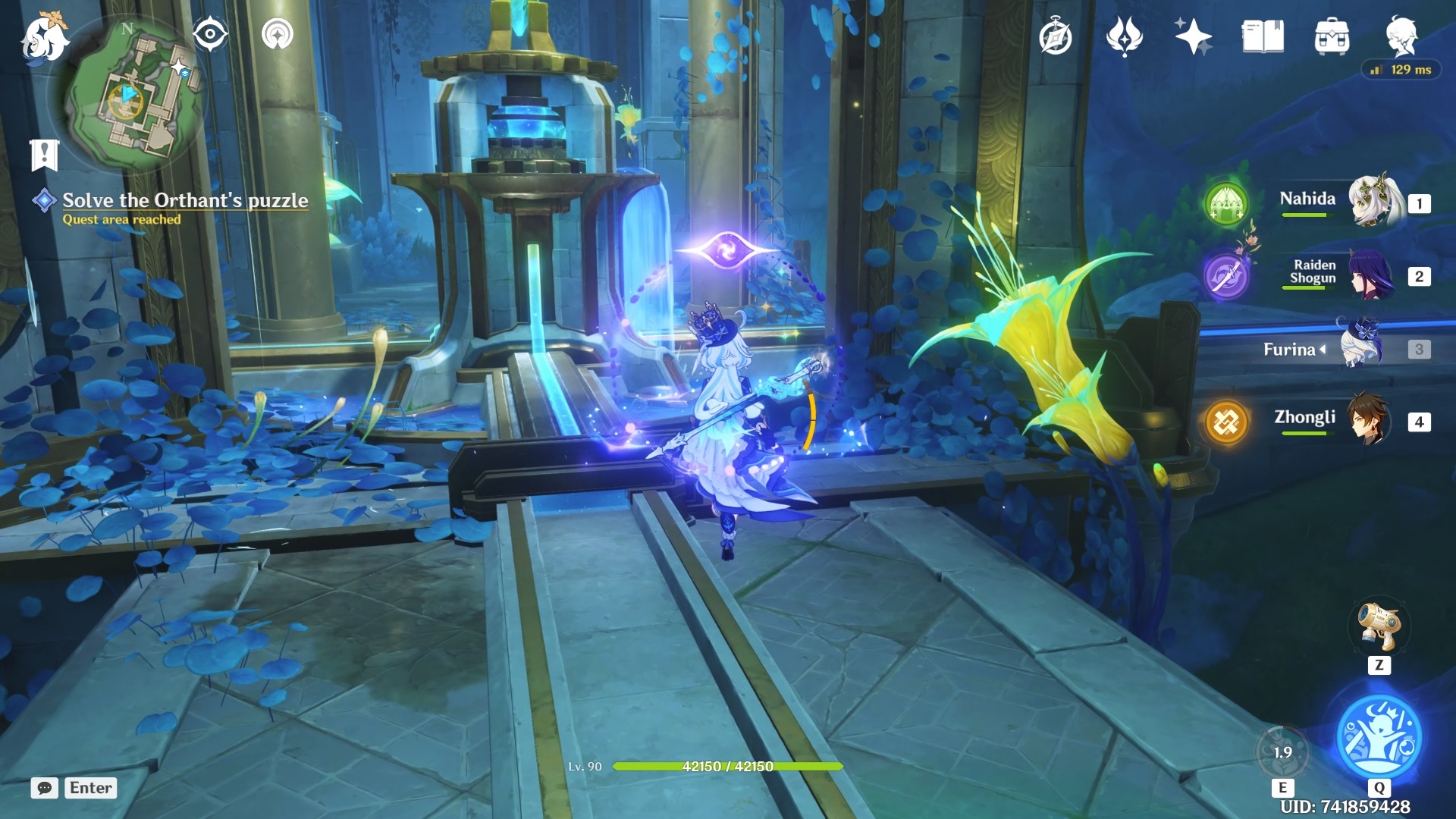Toggle the elemental sight eye icon

click(210, 34)
